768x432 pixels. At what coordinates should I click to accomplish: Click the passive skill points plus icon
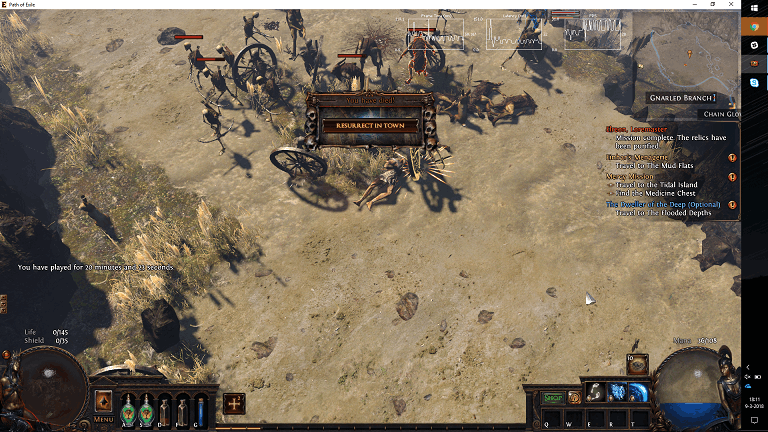[234, 403]
